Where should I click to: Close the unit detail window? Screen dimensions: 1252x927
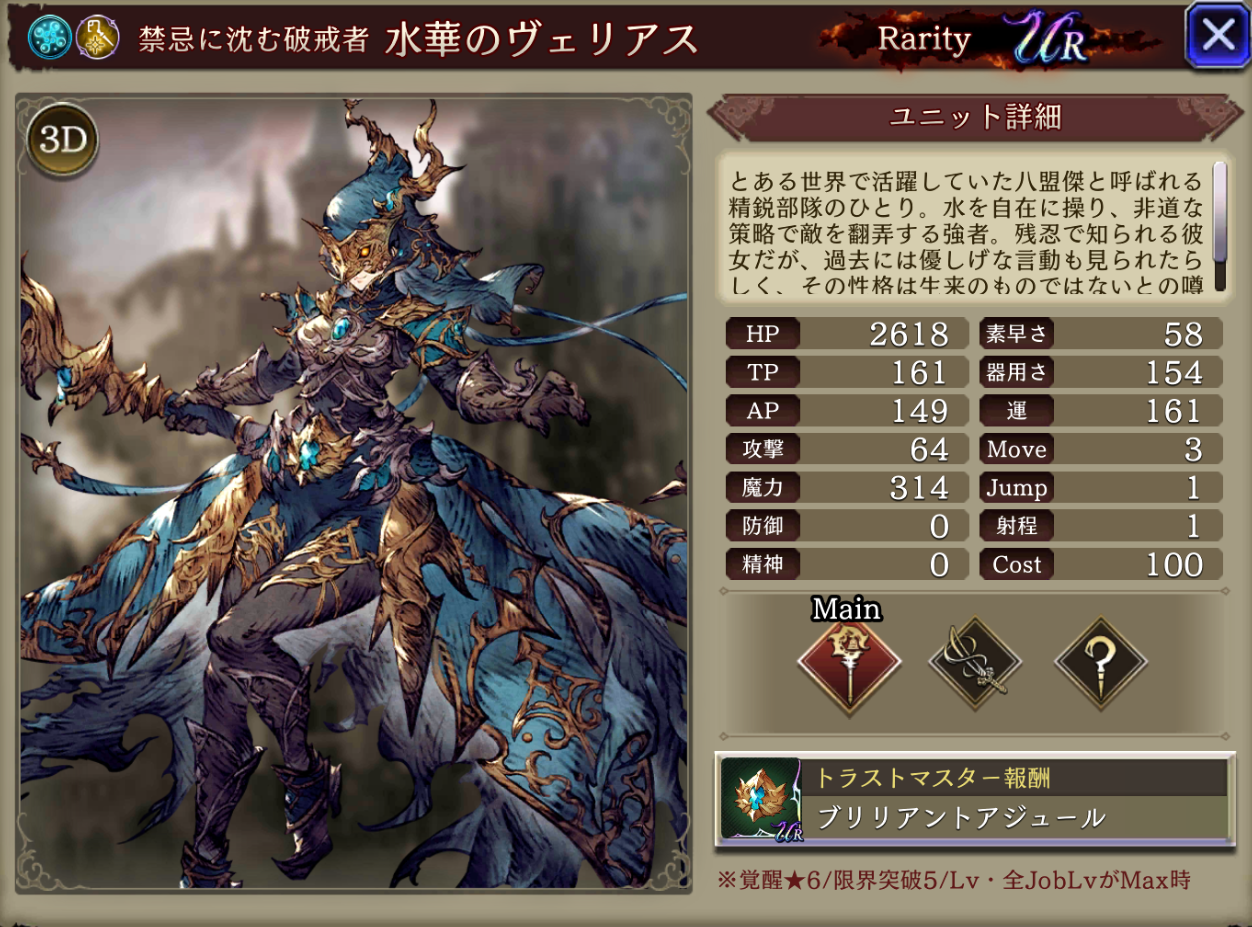(1217, 36)
